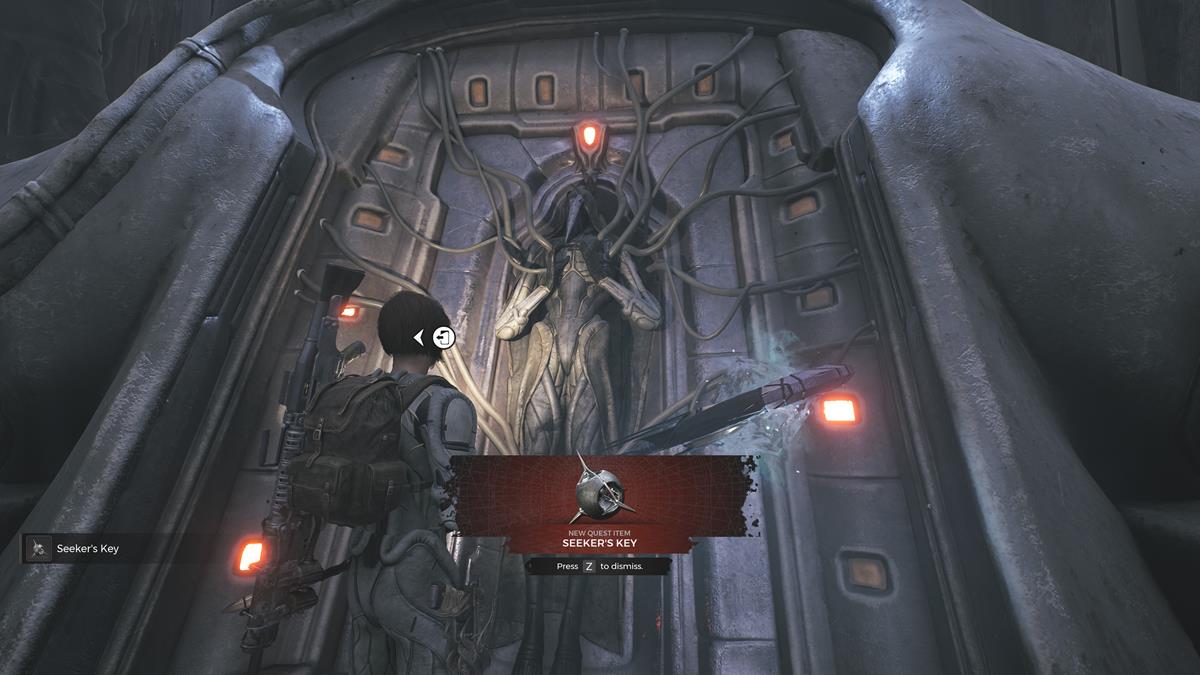Click the exit-door interaction icon
The height and width of the screenshot is (675, 1200).
444,338
